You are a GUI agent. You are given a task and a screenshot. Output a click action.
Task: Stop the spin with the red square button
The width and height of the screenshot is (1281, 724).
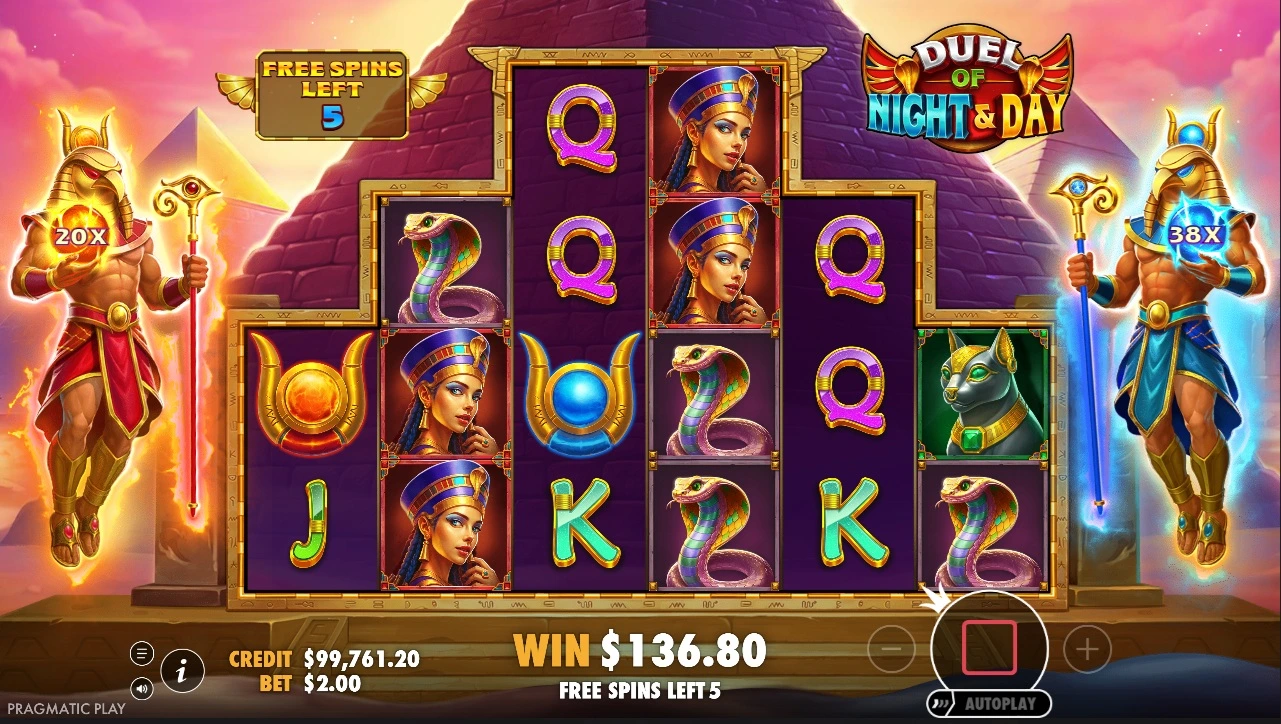[x=989, y=647]
